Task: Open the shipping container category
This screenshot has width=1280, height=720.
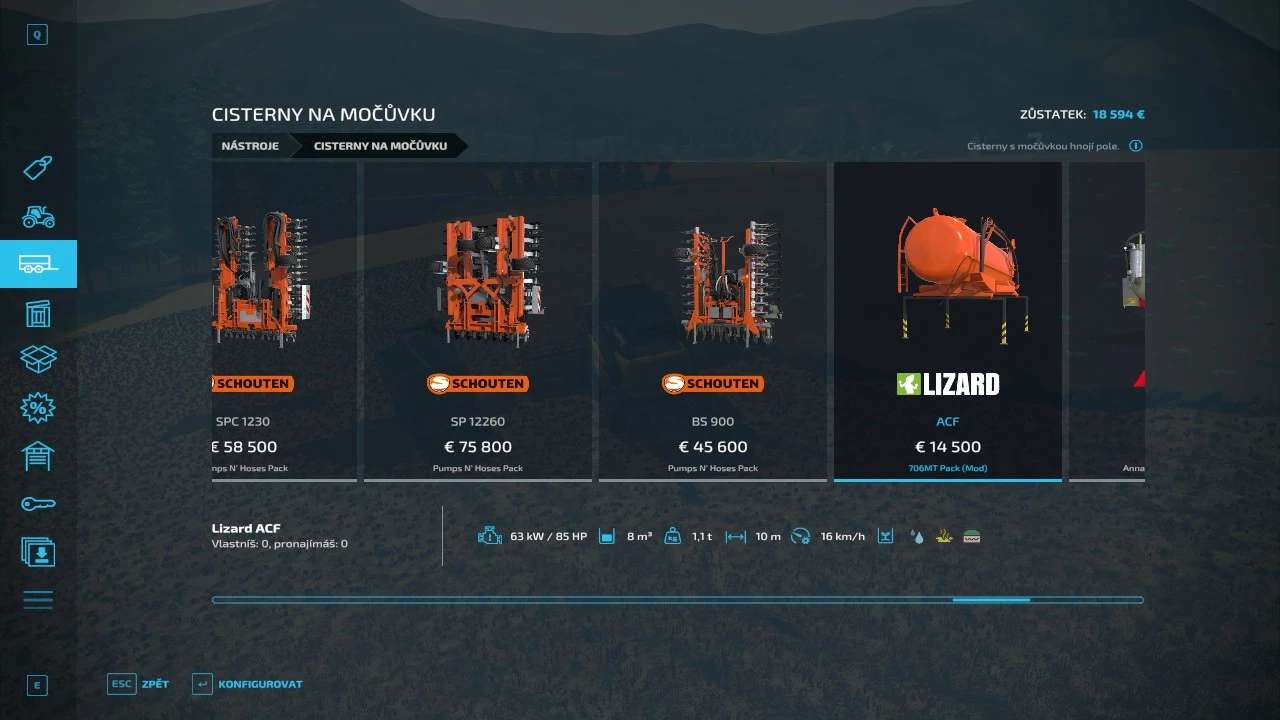Action: tap(38, 313)
